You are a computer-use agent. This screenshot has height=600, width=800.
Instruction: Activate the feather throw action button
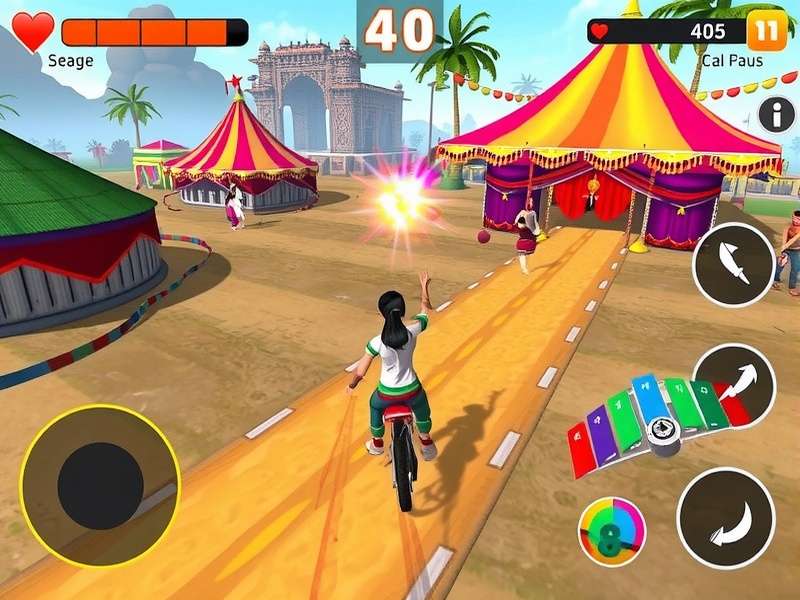pos(733,264)
